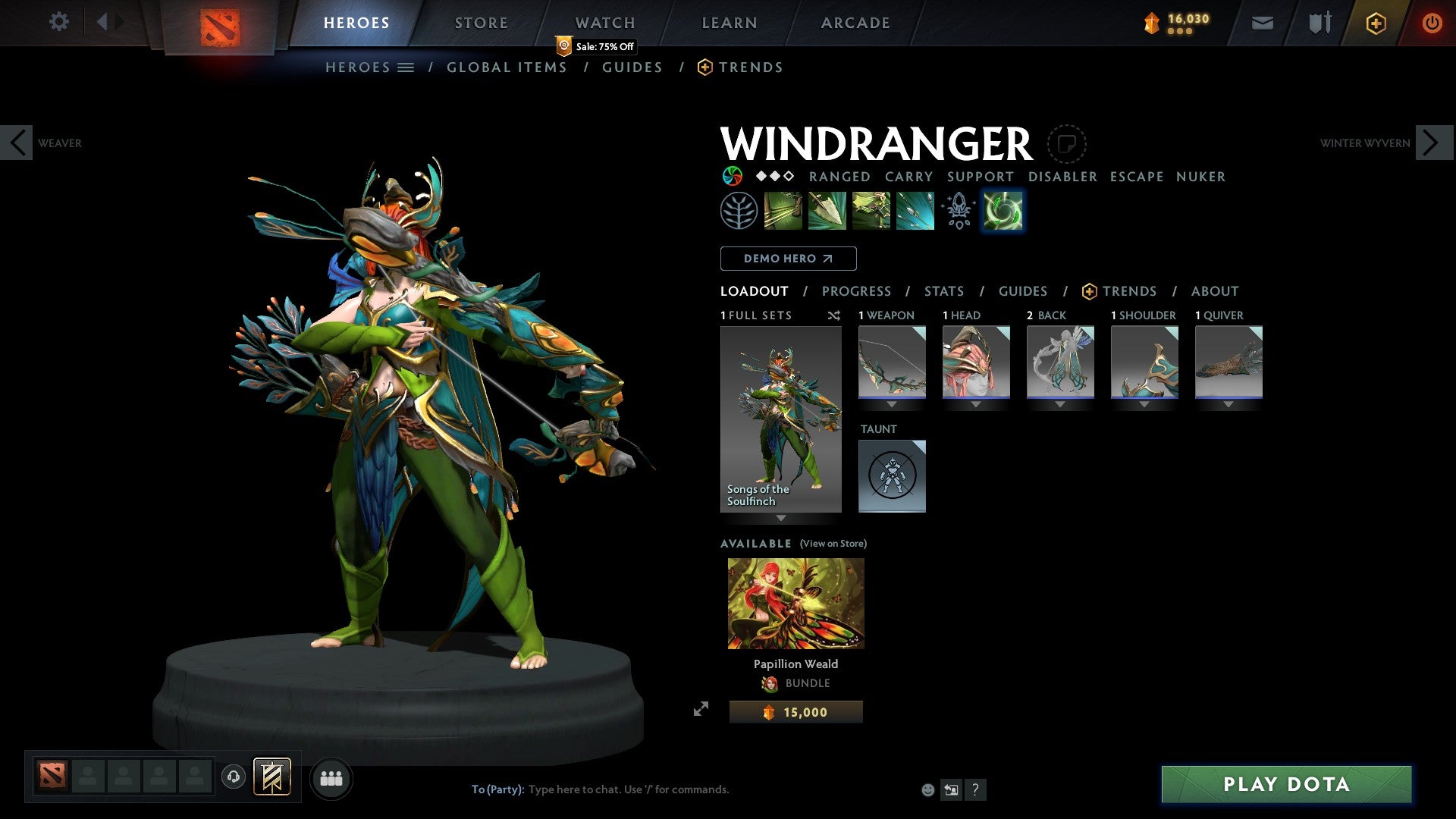Click the View on Store link

click(833, 544)
